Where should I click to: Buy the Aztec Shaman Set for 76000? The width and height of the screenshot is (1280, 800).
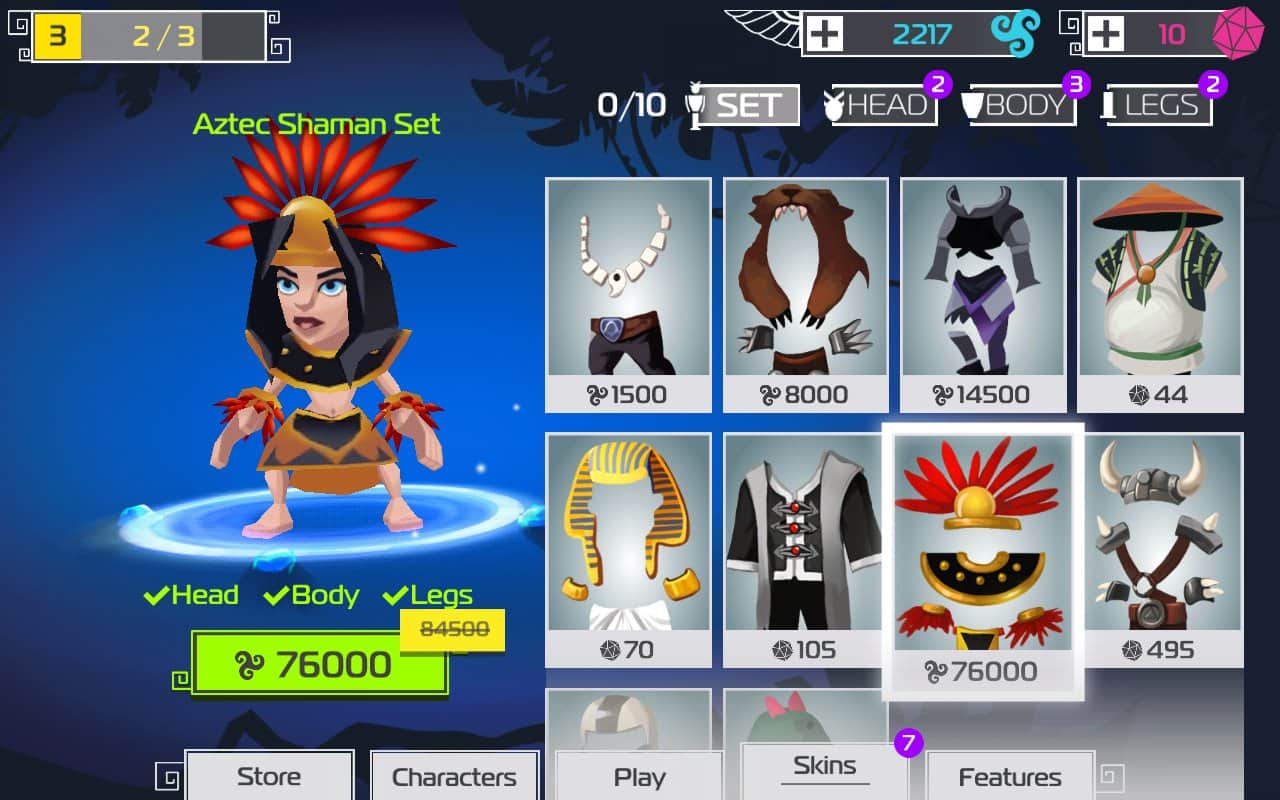click(319, 664)
